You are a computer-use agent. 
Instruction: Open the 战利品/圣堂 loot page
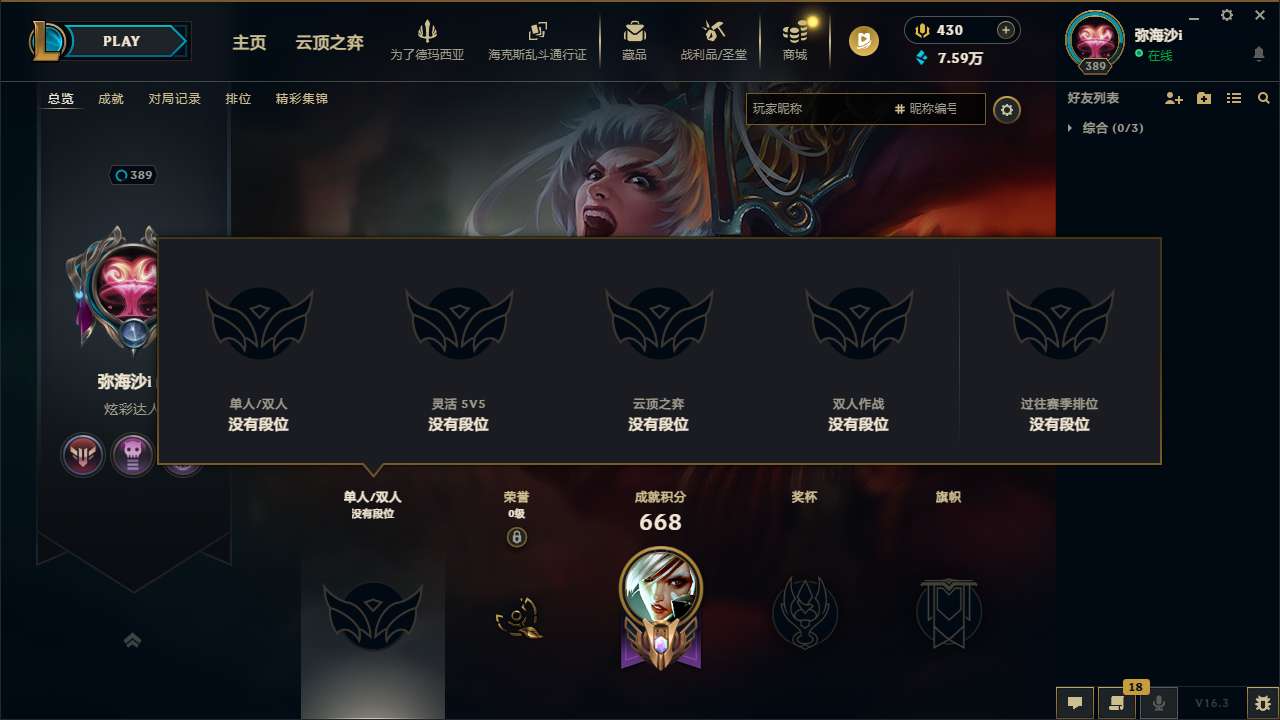click(713, 40)
